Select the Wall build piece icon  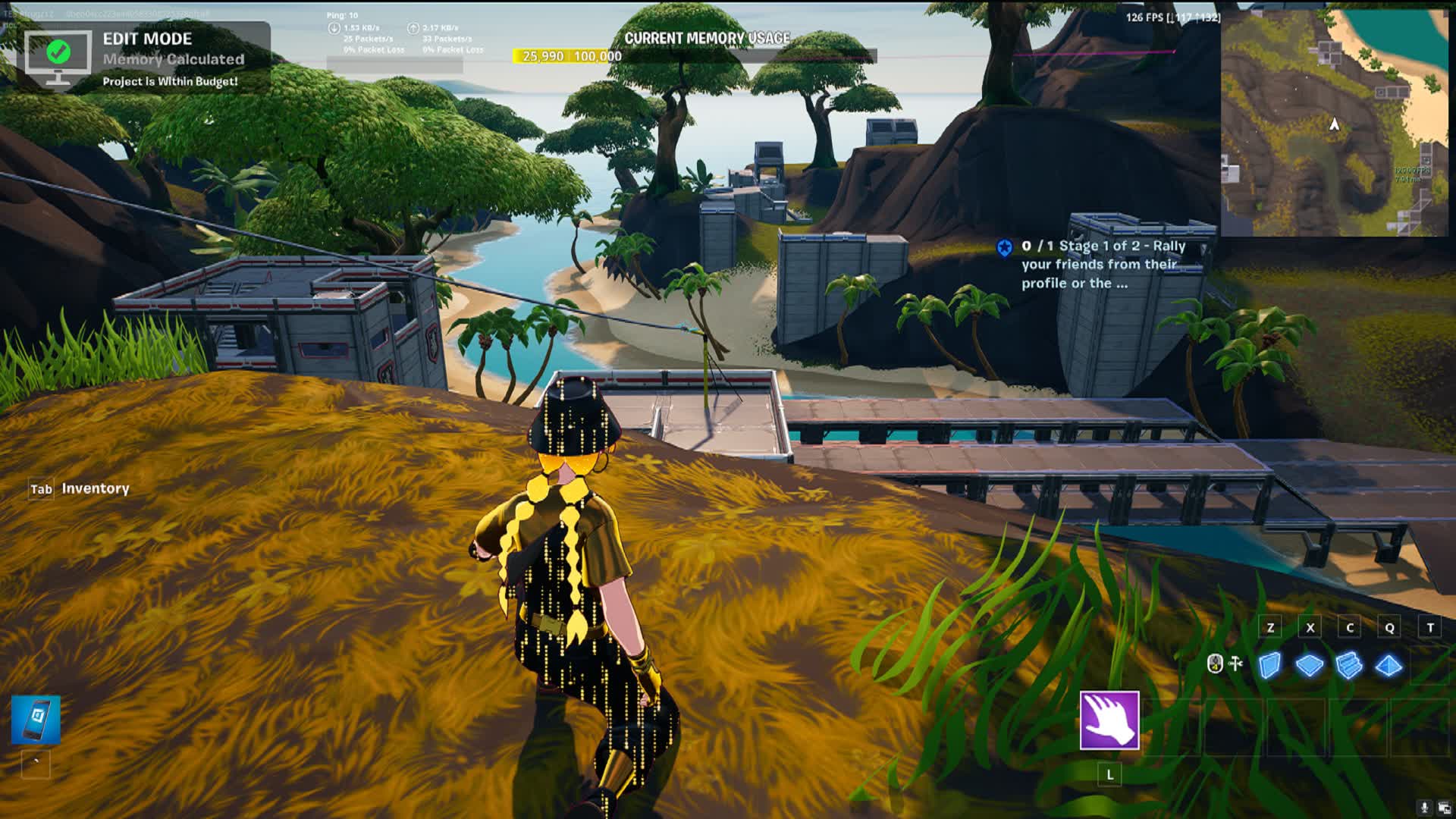1269,666
